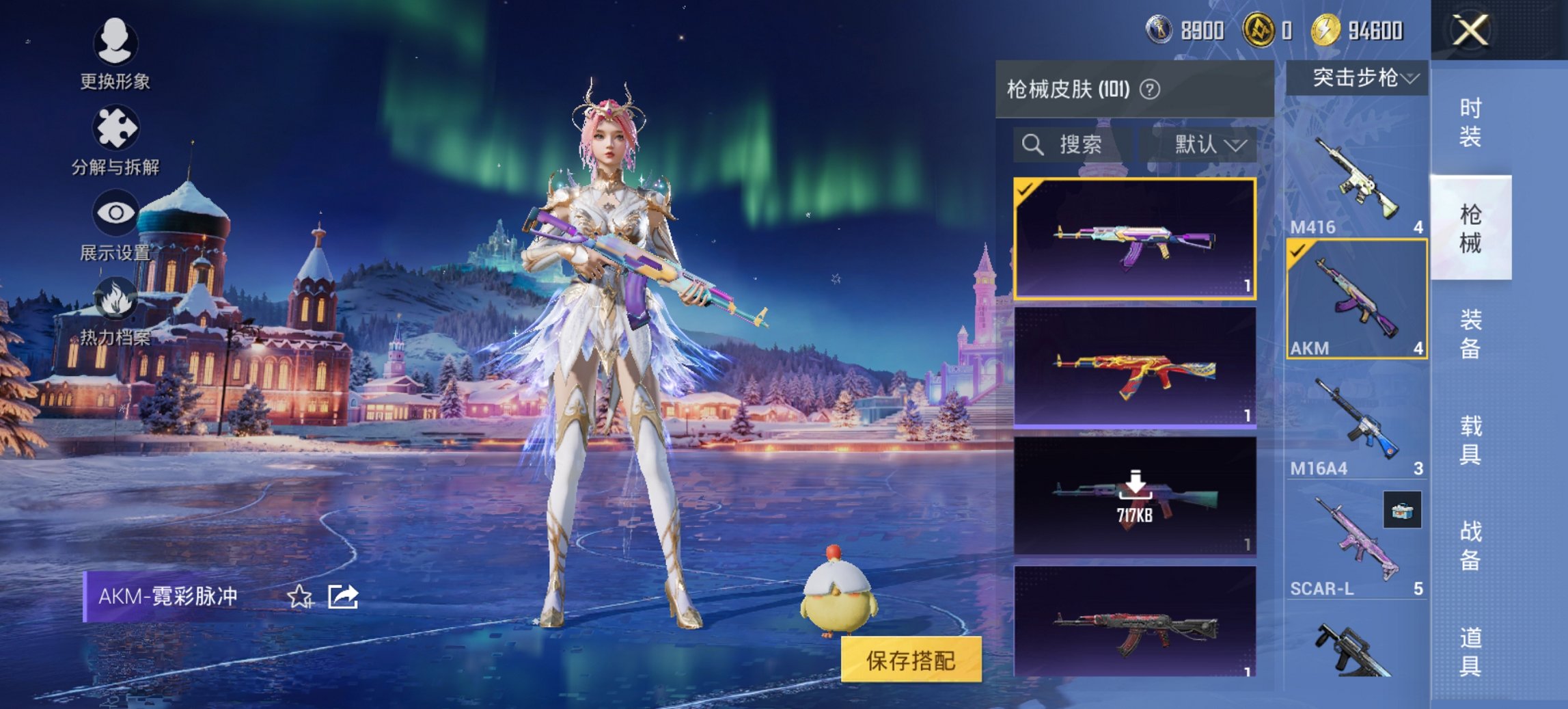Image resolution: width=1568 pixels, height=709 pixels.
Task: Select the dark red AKM skin
Action: pyautogui.click(x=1134, y=624)
